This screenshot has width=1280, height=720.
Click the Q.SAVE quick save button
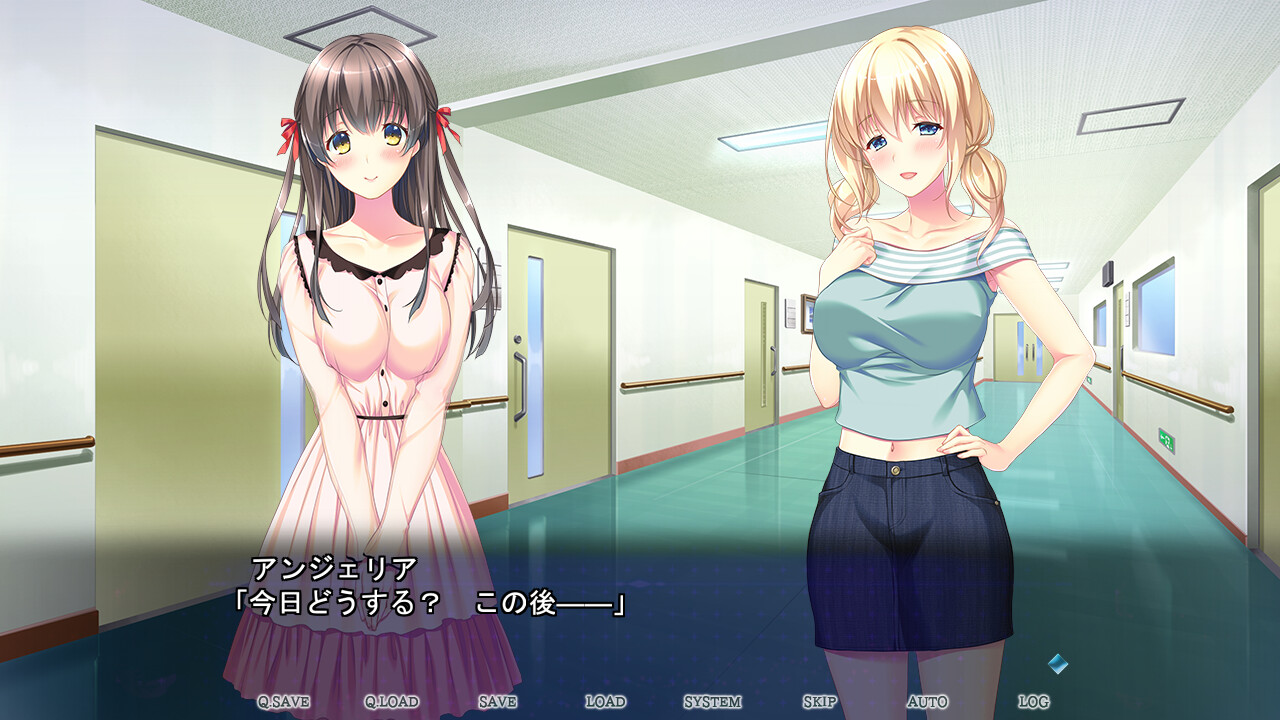[x=283, y=702]
